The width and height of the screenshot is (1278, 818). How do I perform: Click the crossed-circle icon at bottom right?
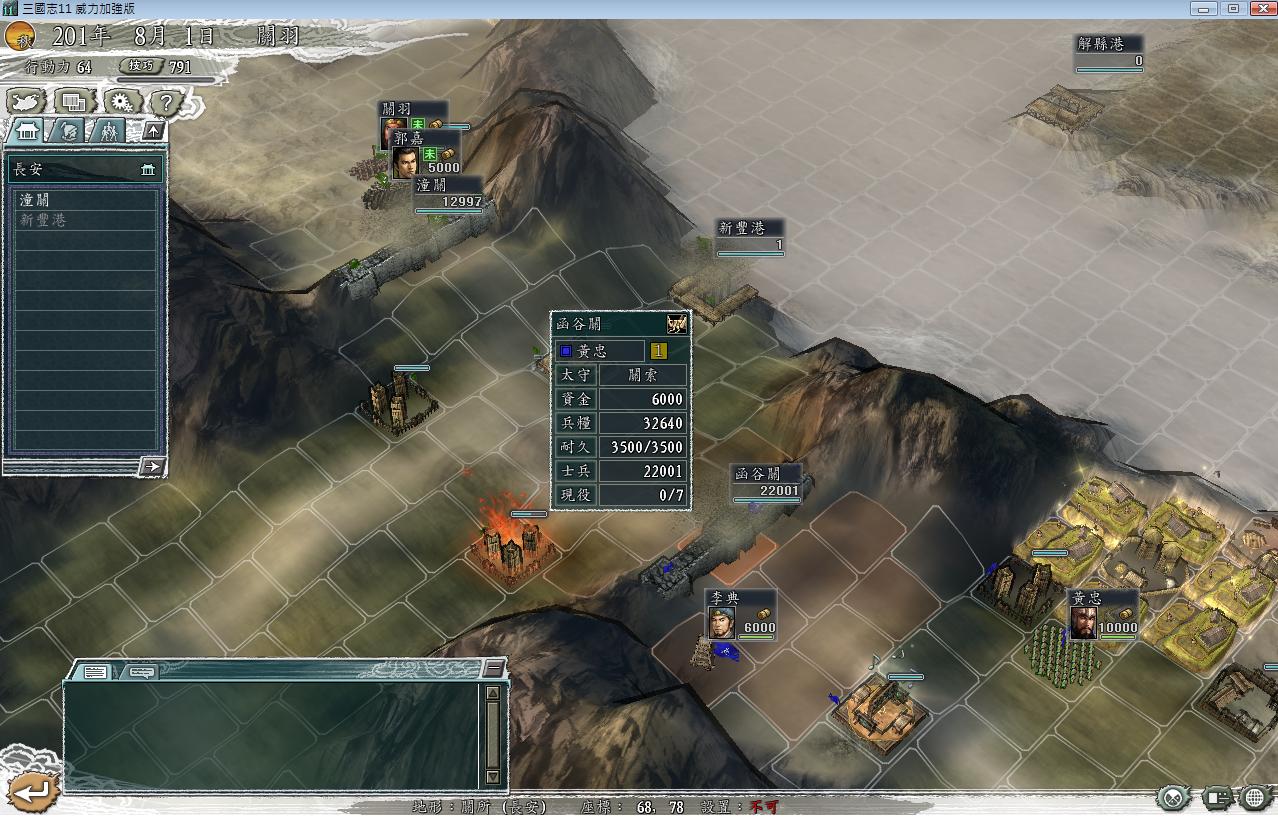[1175, 798]
